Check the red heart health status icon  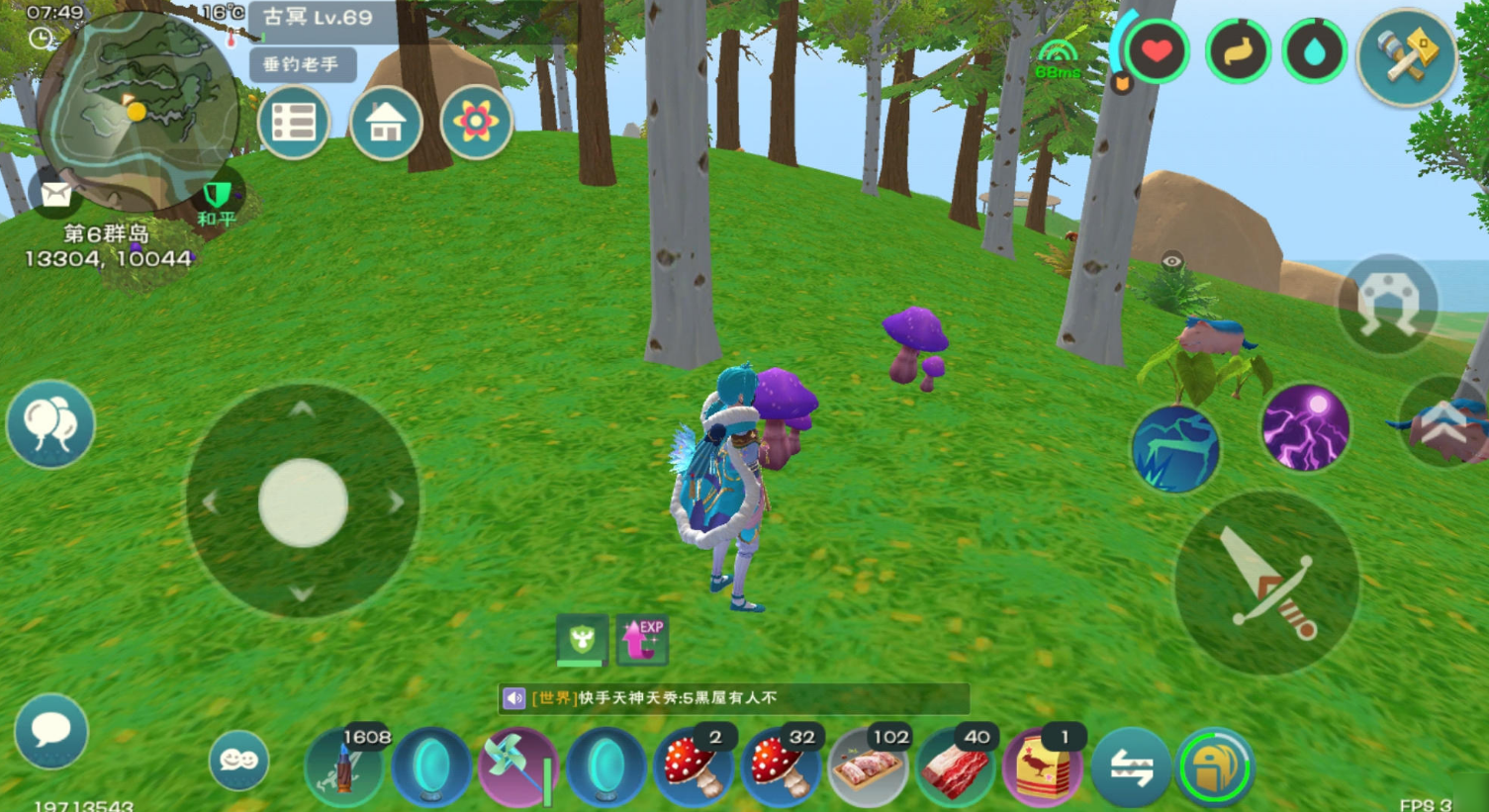point(1156,51)
